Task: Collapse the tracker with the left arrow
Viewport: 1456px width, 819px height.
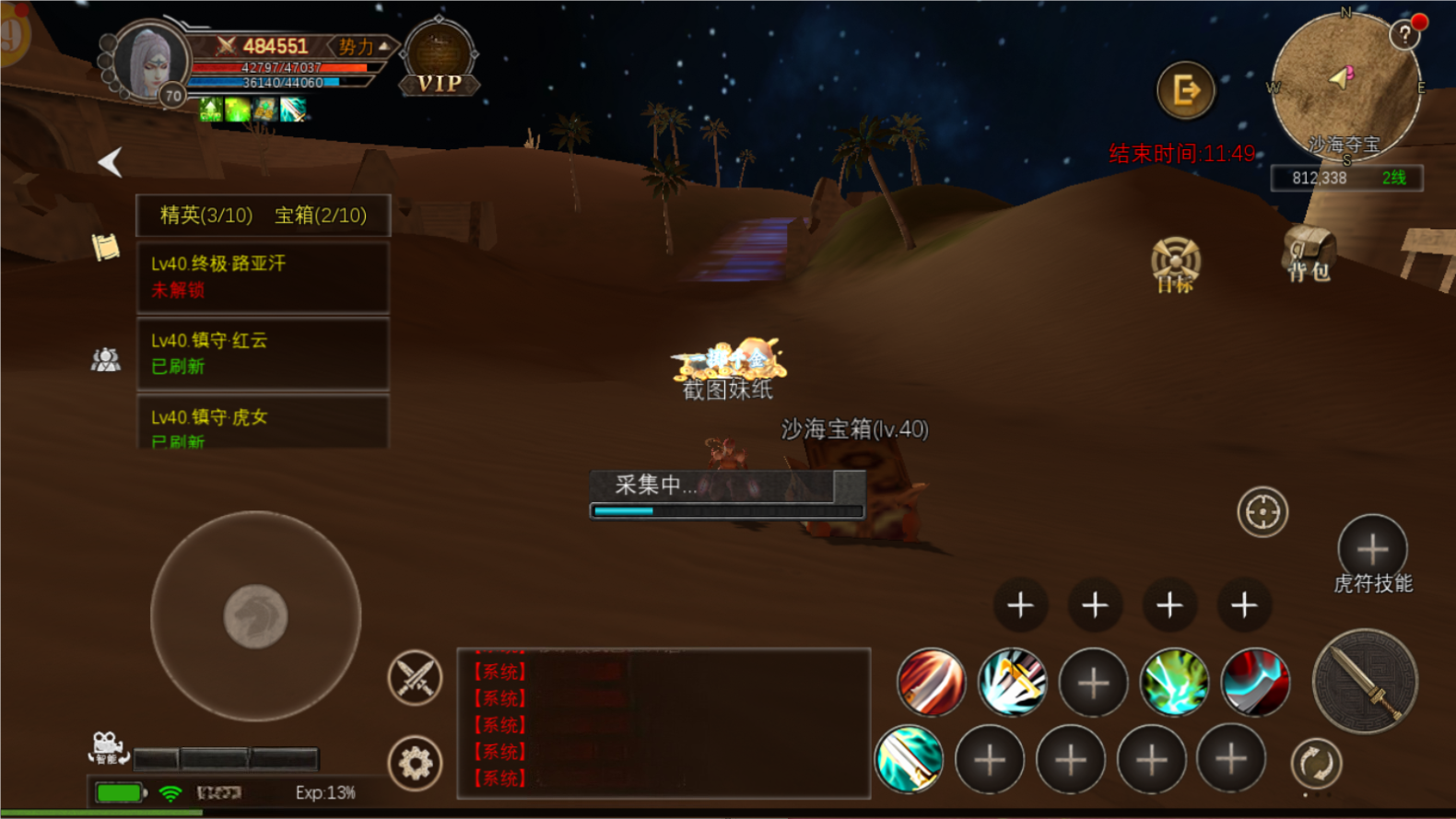Action: [111, 162]
